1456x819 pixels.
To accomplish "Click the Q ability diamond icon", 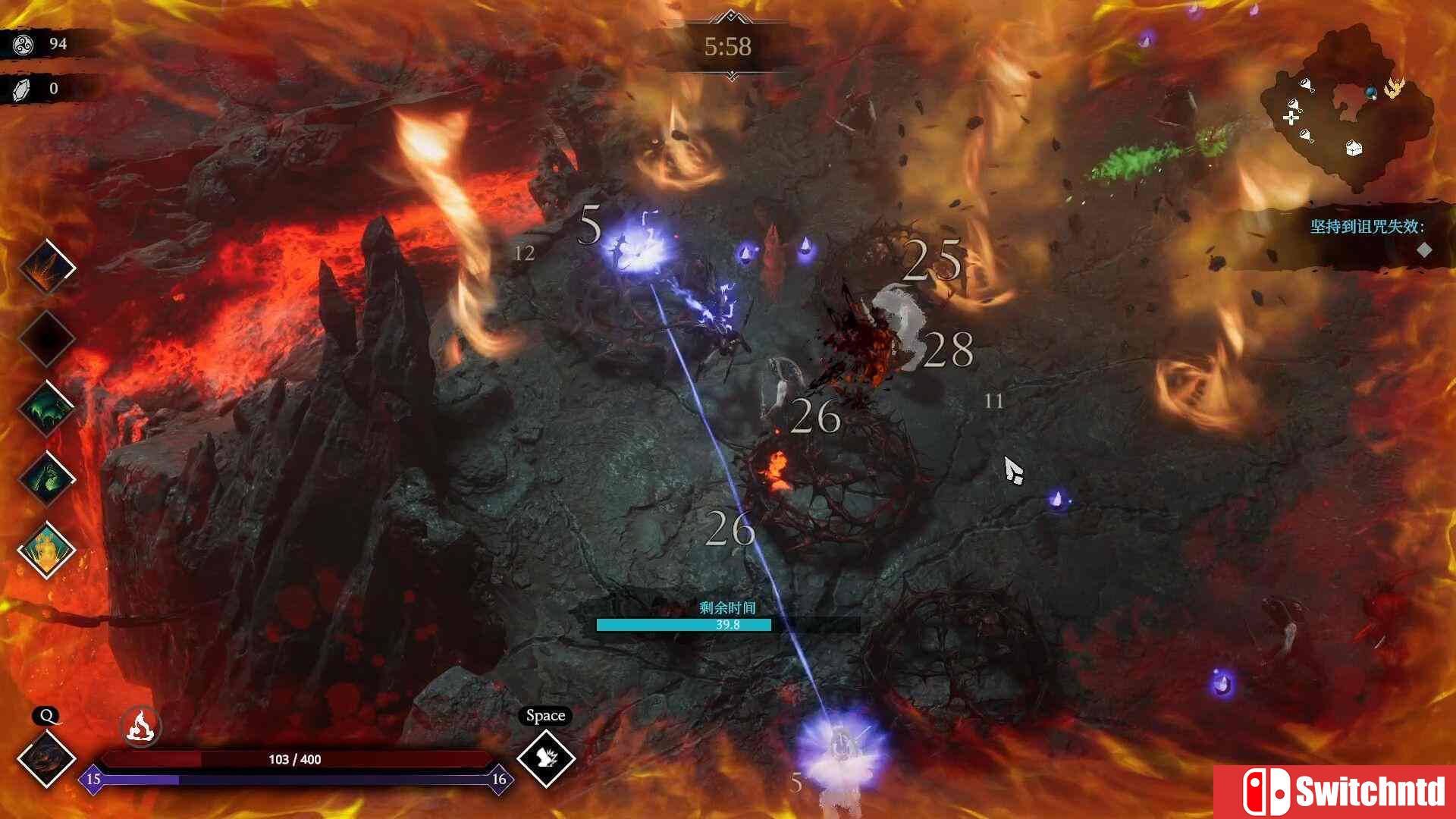I will coord(47,758).
